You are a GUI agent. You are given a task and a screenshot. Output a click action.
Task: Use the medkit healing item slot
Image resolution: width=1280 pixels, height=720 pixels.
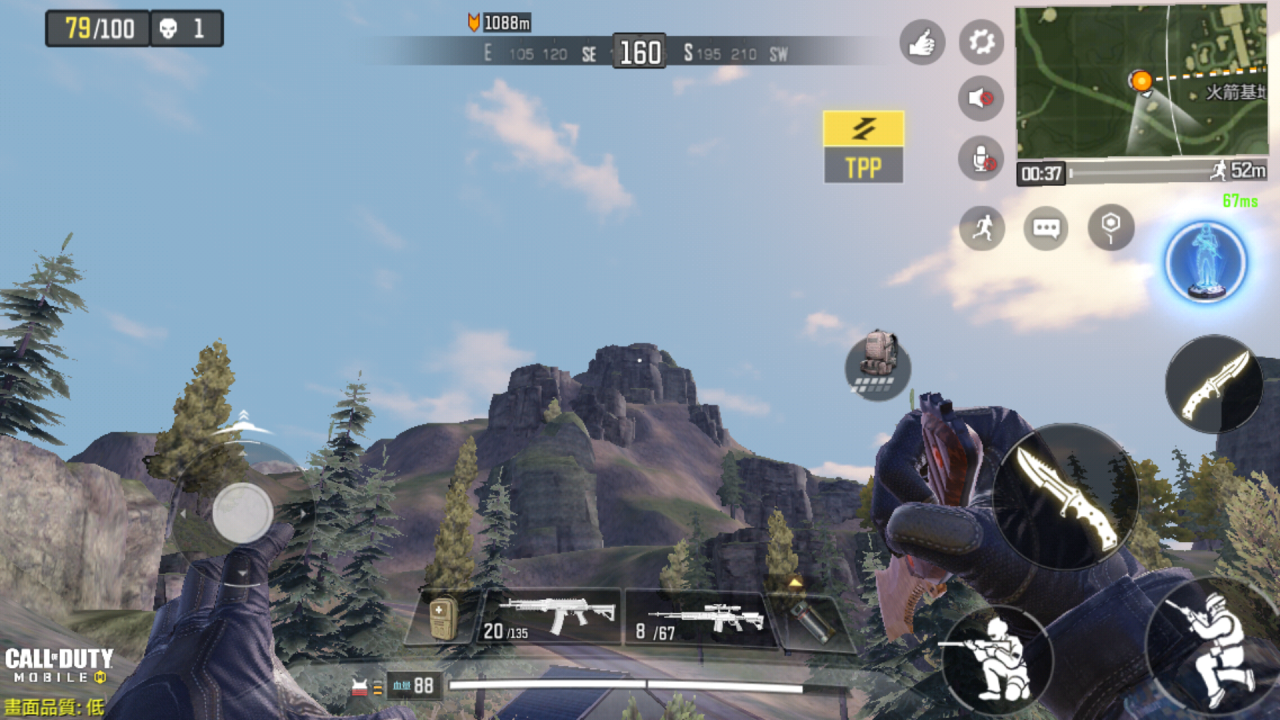pos(442,618)
